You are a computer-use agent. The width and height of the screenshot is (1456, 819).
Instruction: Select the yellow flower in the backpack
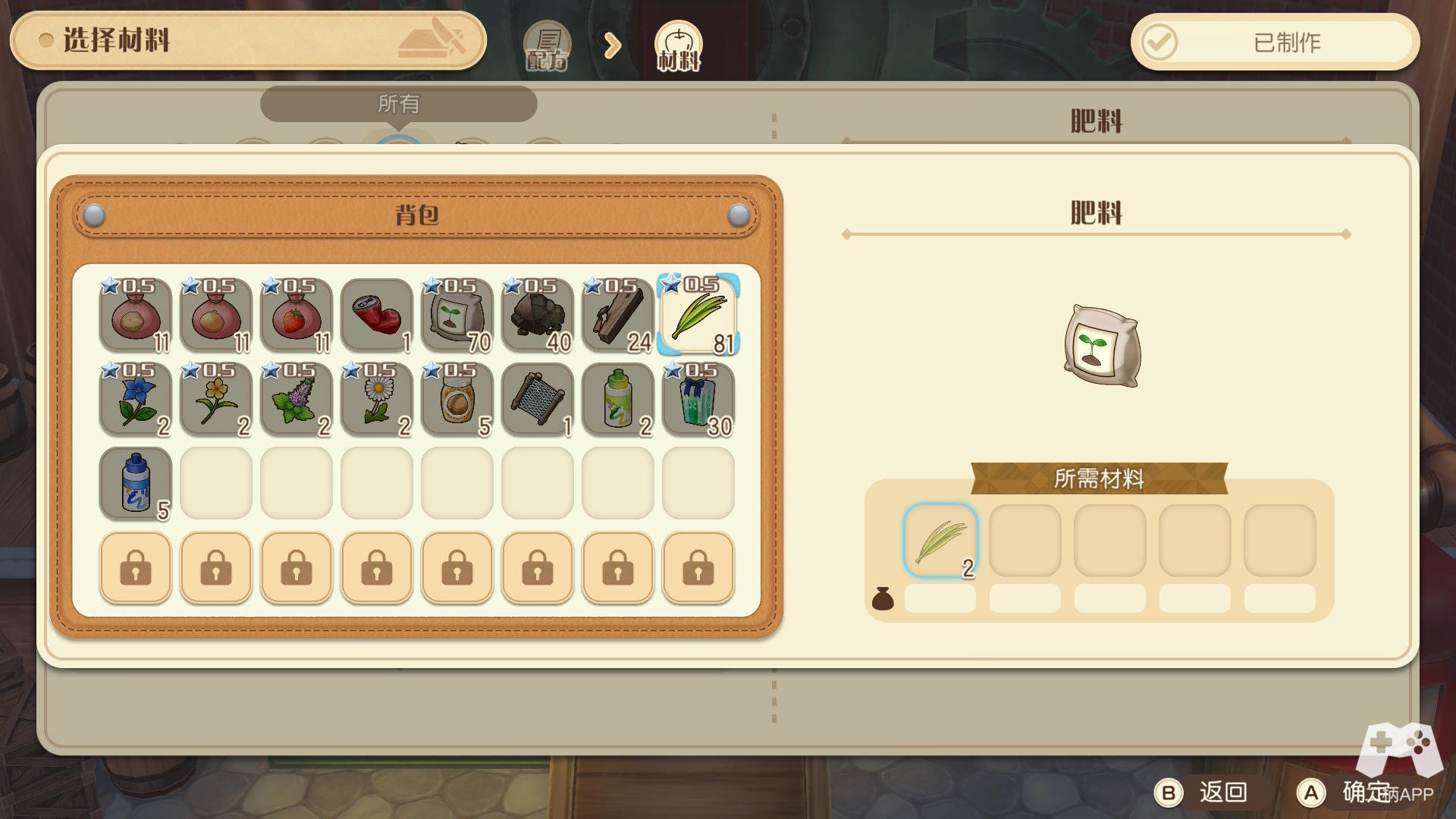215,400
